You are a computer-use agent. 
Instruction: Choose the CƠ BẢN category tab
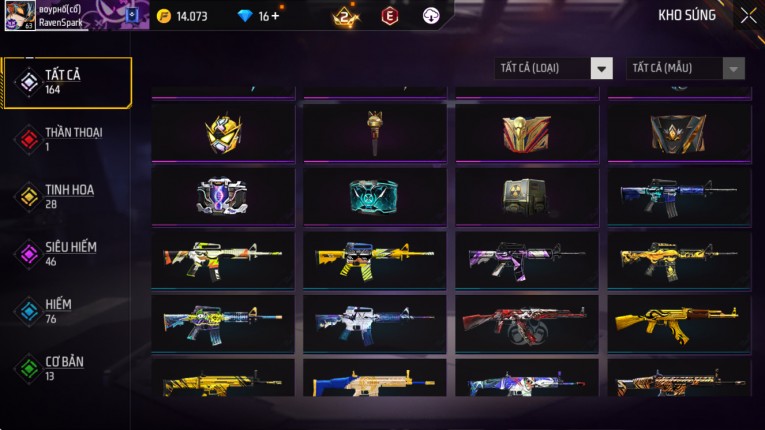[x=66, y=367]
